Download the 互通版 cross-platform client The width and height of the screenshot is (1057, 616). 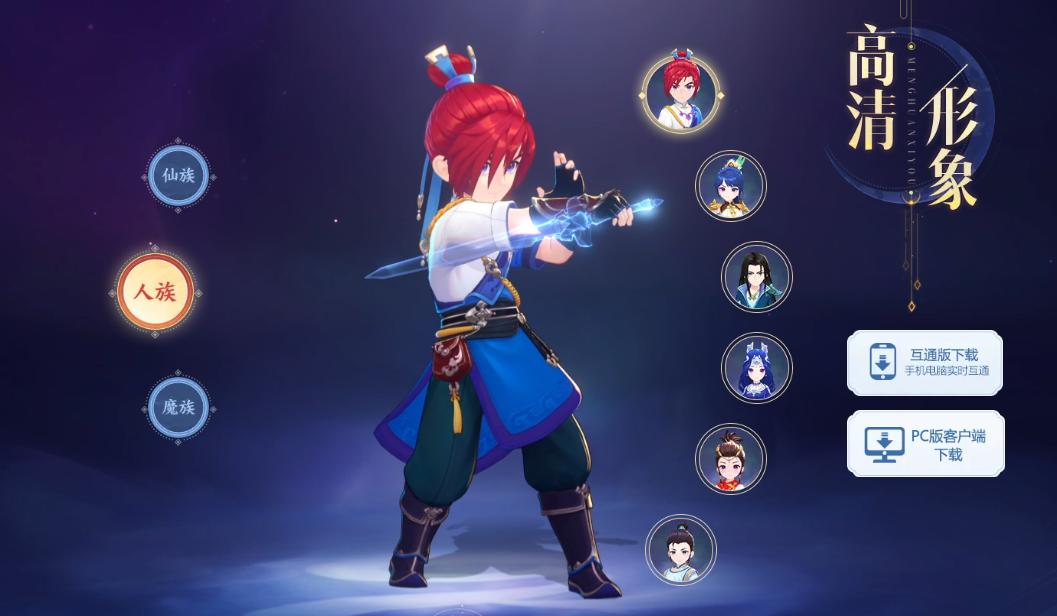pos(924,363)
